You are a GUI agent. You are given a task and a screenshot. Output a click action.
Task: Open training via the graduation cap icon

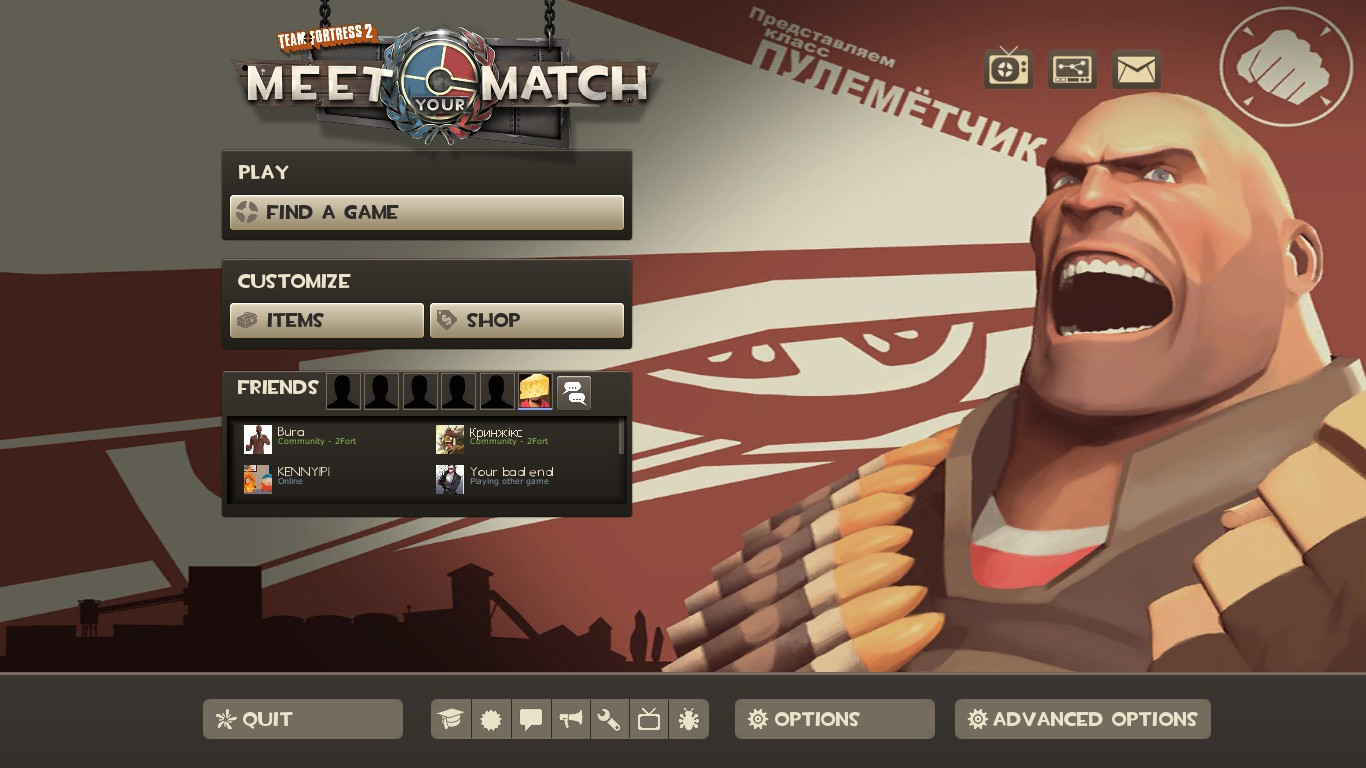pos(451,718)
